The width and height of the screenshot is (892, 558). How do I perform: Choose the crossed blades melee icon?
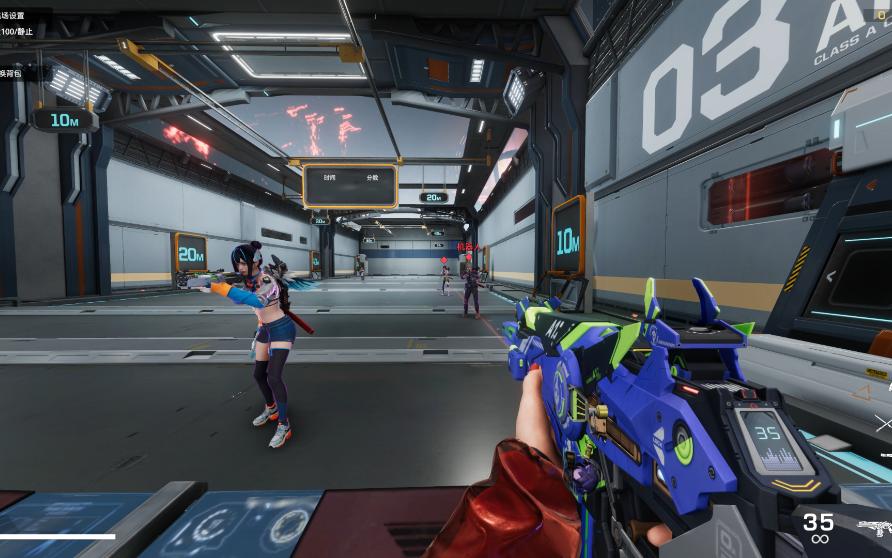884,424
